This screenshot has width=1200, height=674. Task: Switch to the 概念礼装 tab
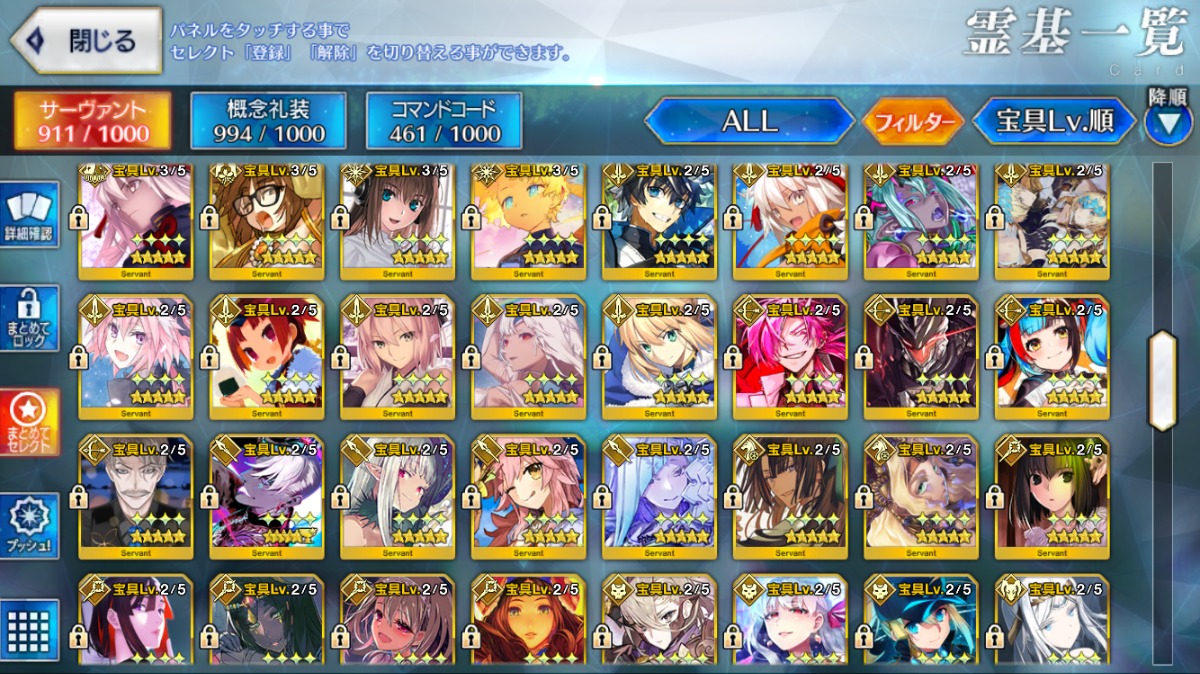268,121
